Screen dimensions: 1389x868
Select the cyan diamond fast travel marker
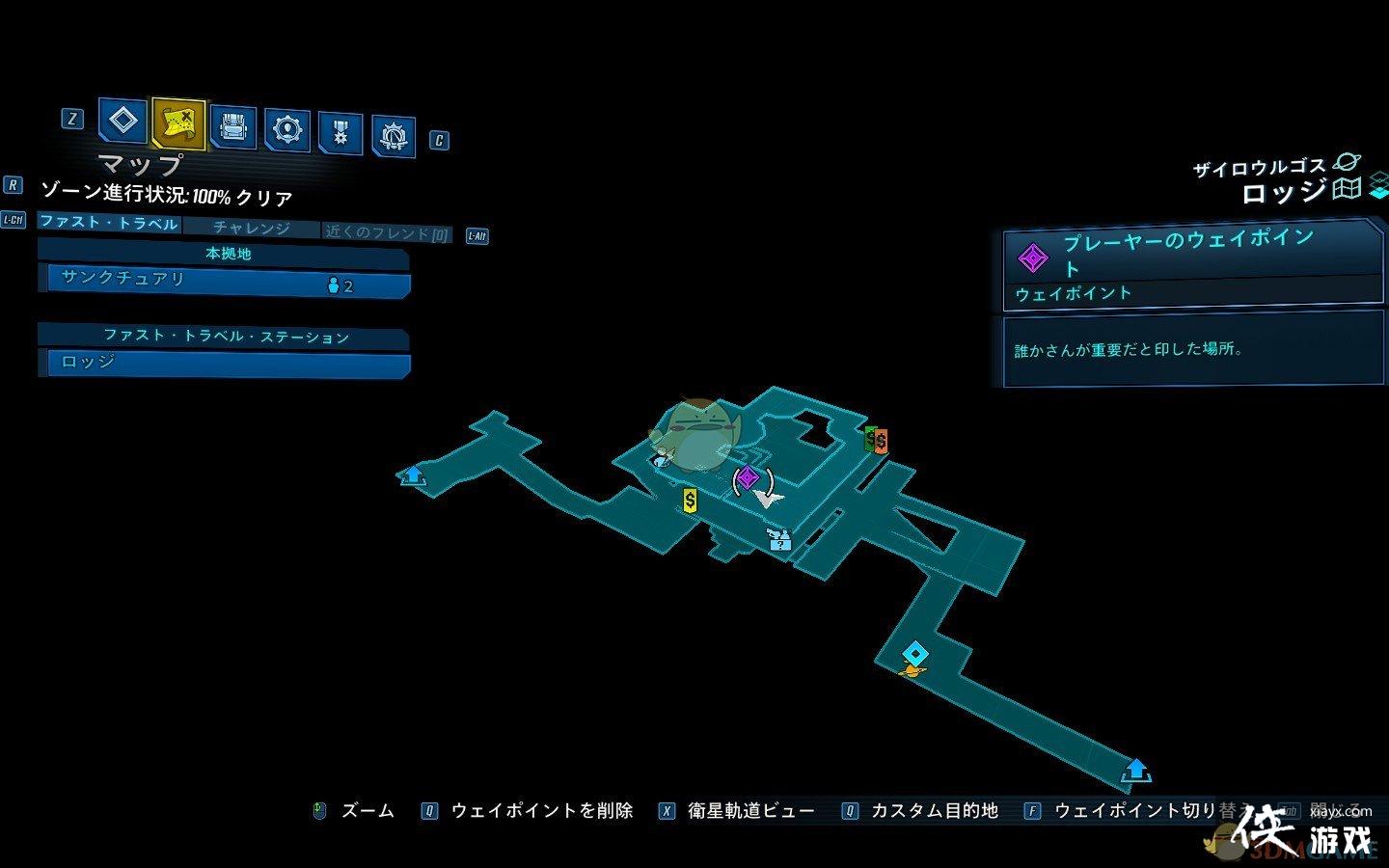[914, 655]
